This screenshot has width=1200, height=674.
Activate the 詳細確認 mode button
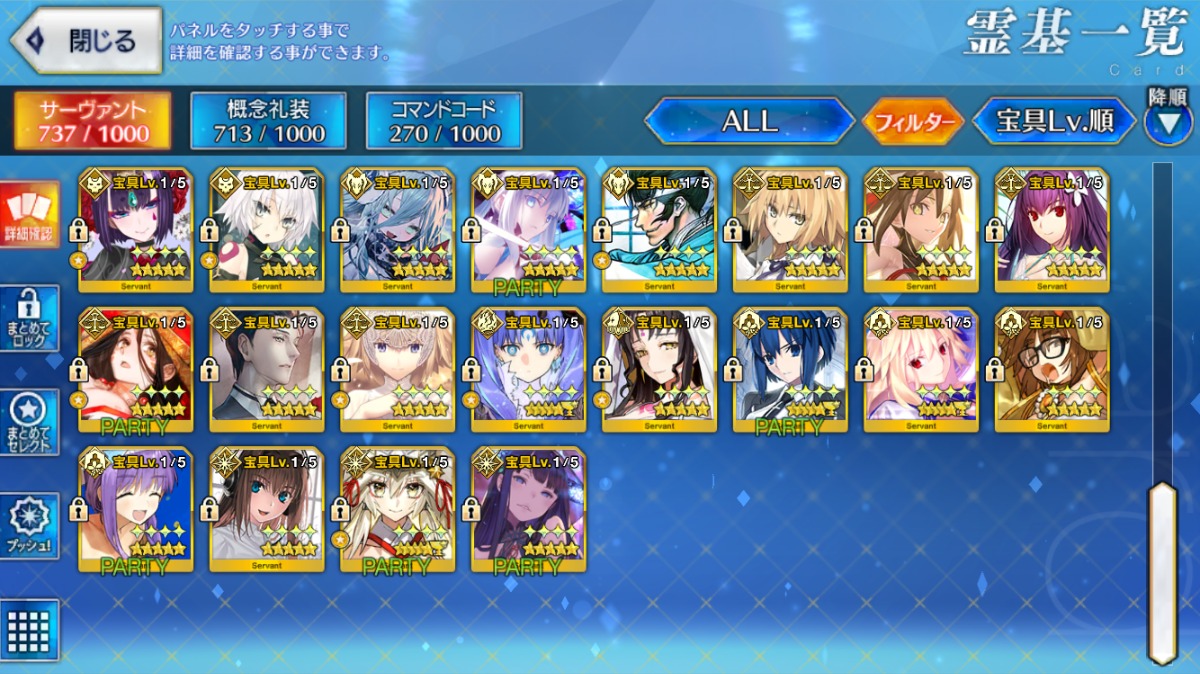29,216
